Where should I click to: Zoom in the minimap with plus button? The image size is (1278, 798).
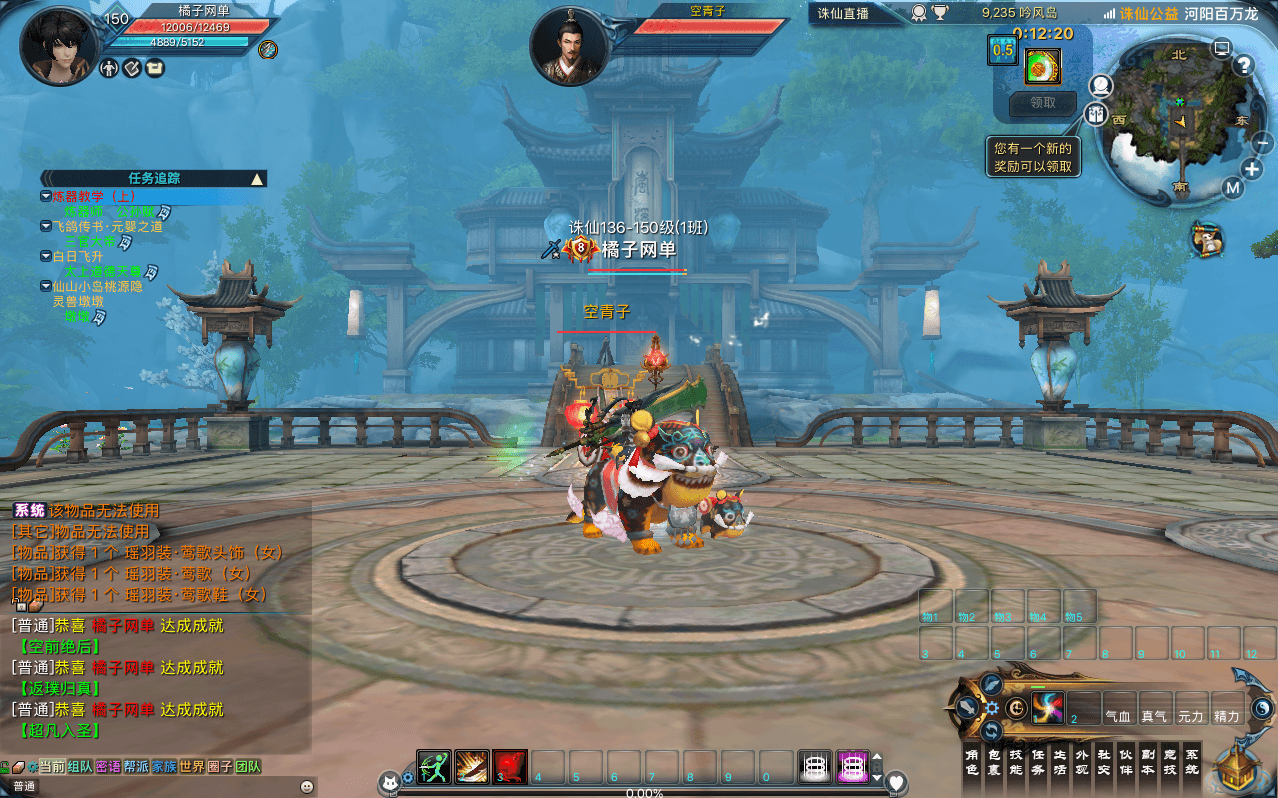tap(1252, 168)
